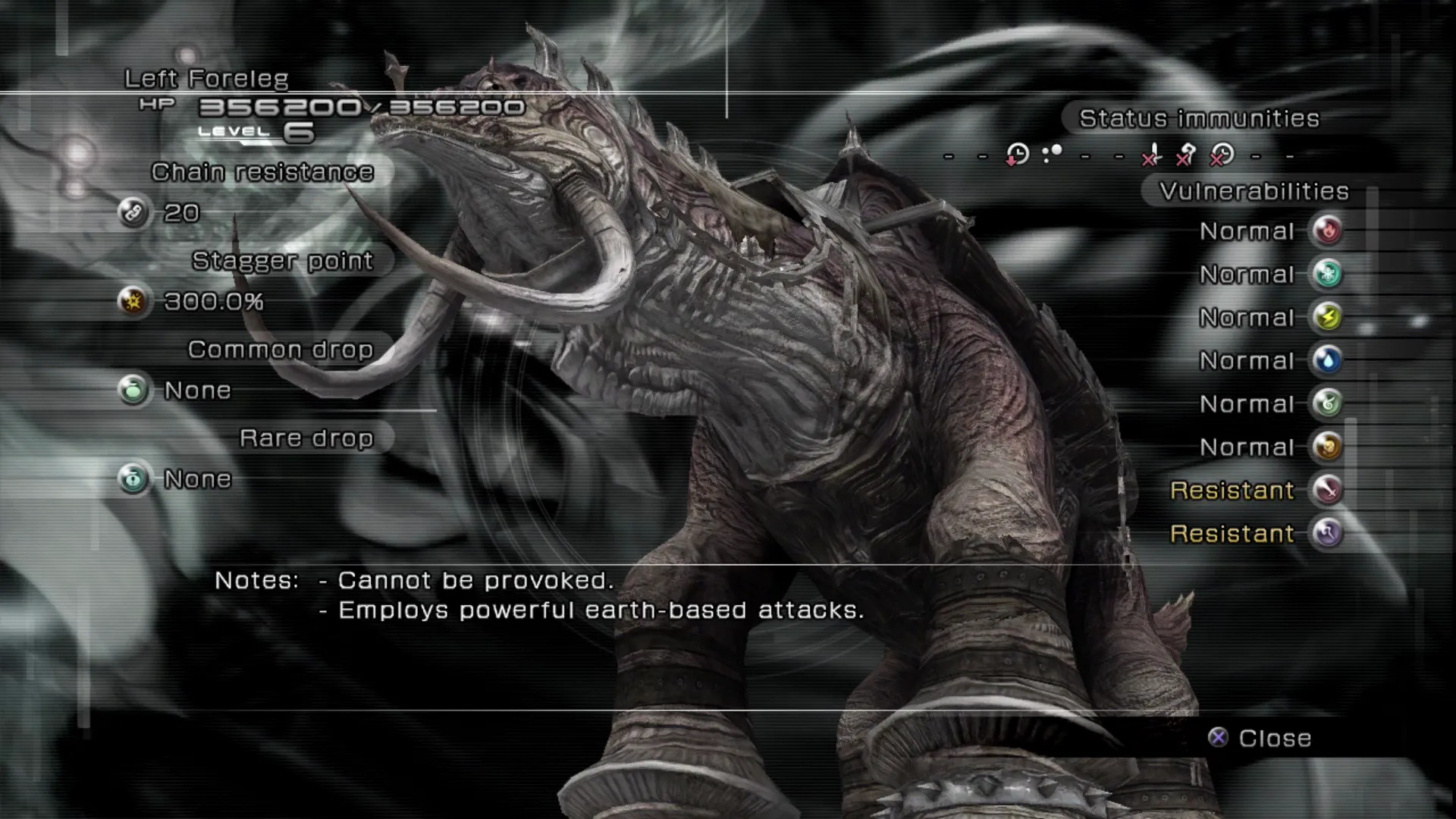
Task: Open the Vulnerabilities header
Action: (1254, 191)
